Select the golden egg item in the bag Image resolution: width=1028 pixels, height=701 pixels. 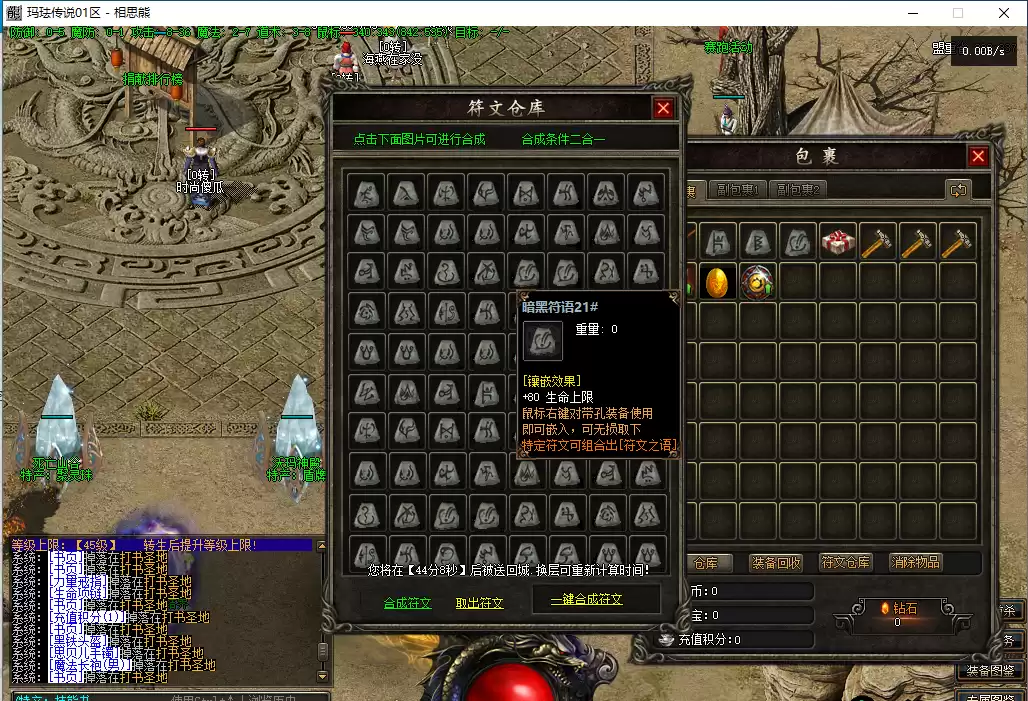point(718,282)
